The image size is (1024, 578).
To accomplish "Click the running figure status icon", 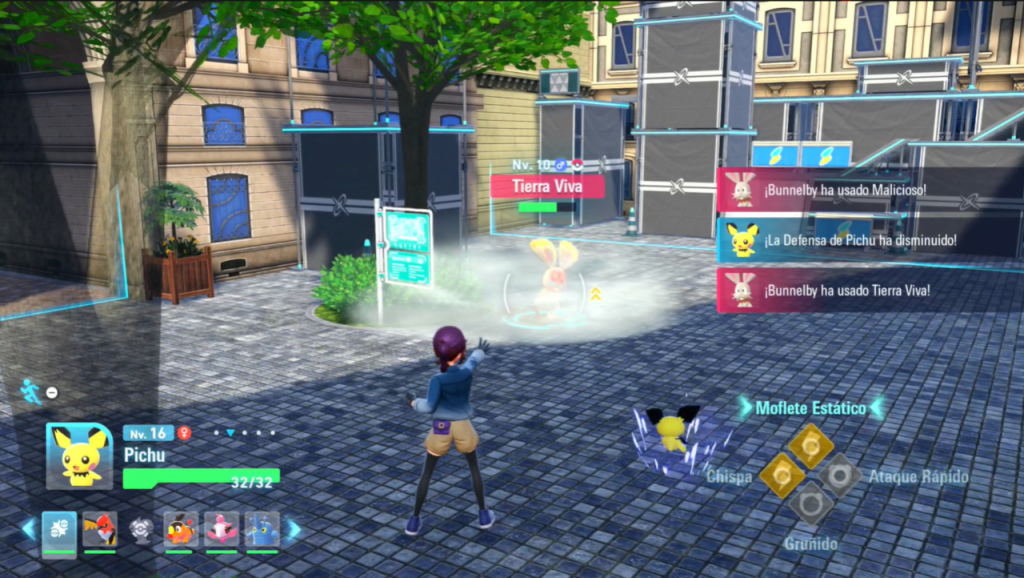I will coord(31,391).
